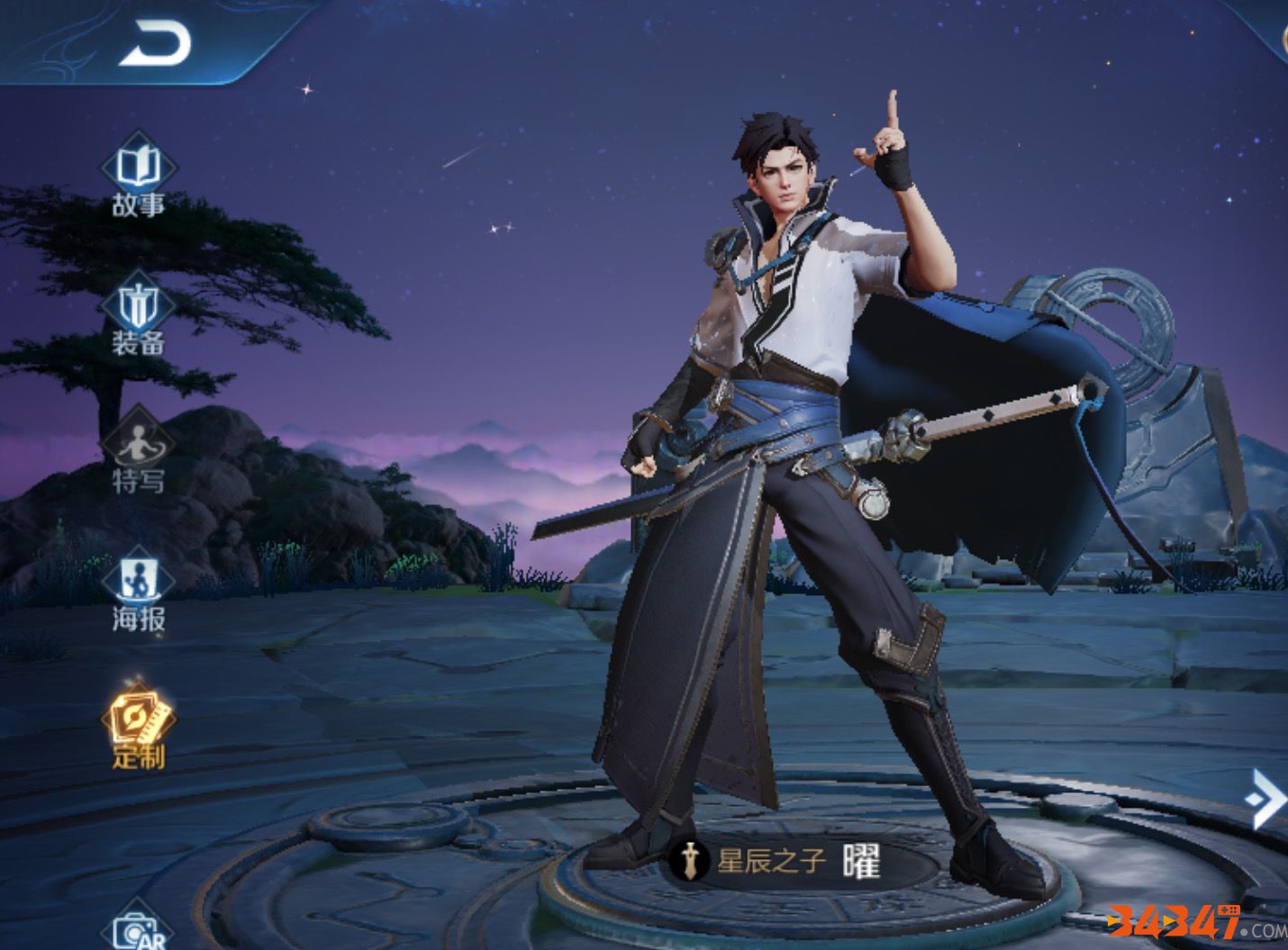Select the 星辰之子 曜 hero name plate
This screenshot has width=1288, height=950.
pyautogui.click(x=782, y=862)
